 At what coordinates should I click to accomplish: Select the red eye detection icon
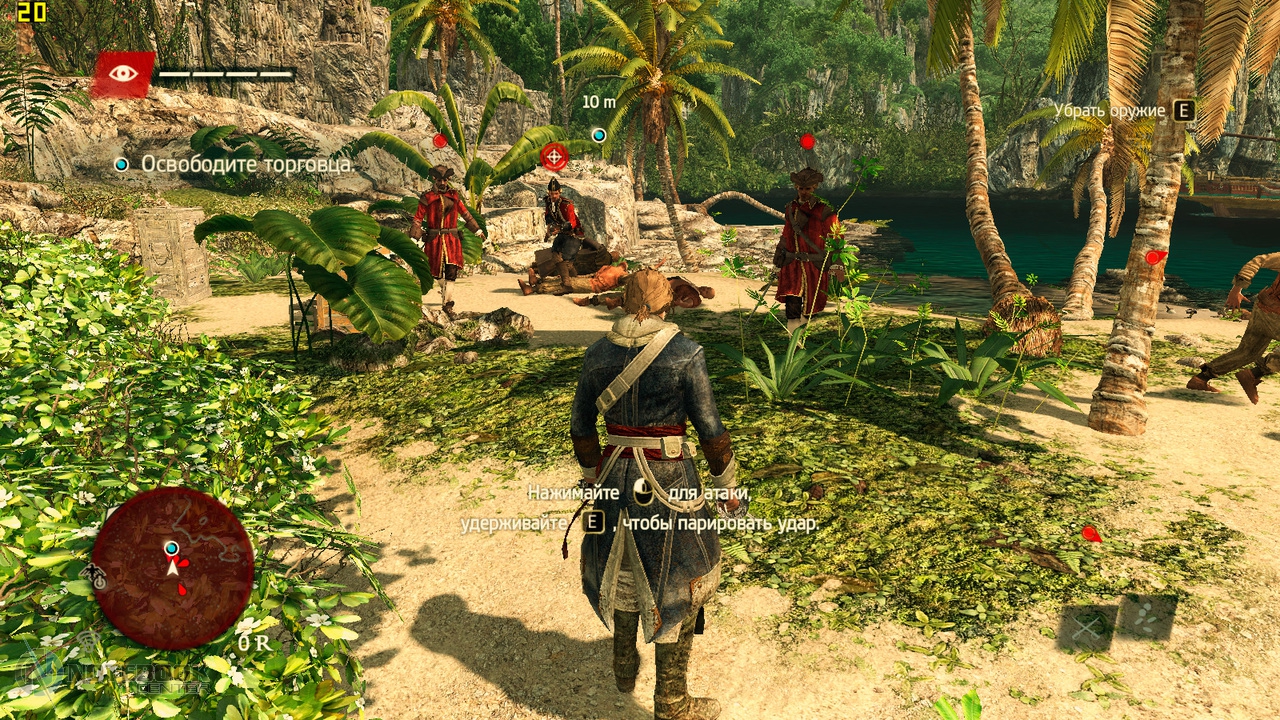(123, 73)
